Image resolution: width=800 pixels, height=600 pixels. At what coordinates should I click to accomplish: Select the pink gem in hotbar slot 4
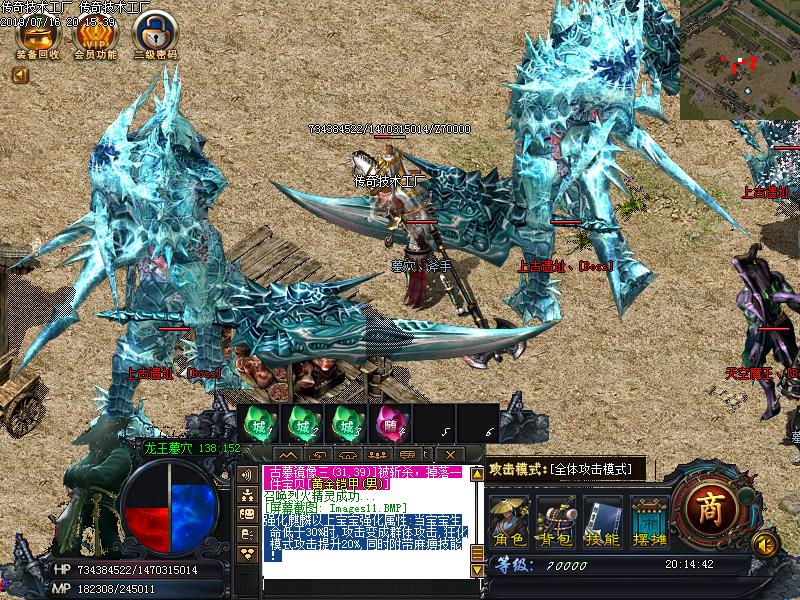coord(388,424)
